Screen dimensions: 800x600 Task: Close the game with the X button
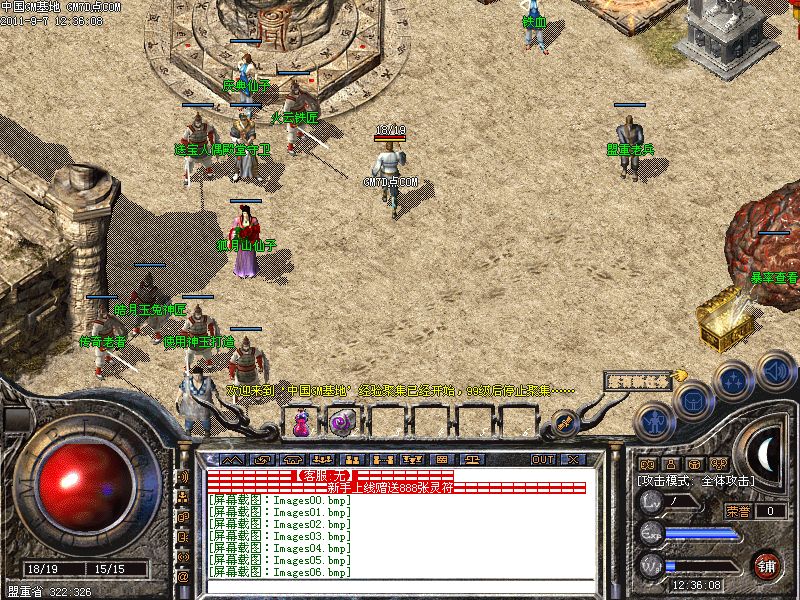coord(573,459)
